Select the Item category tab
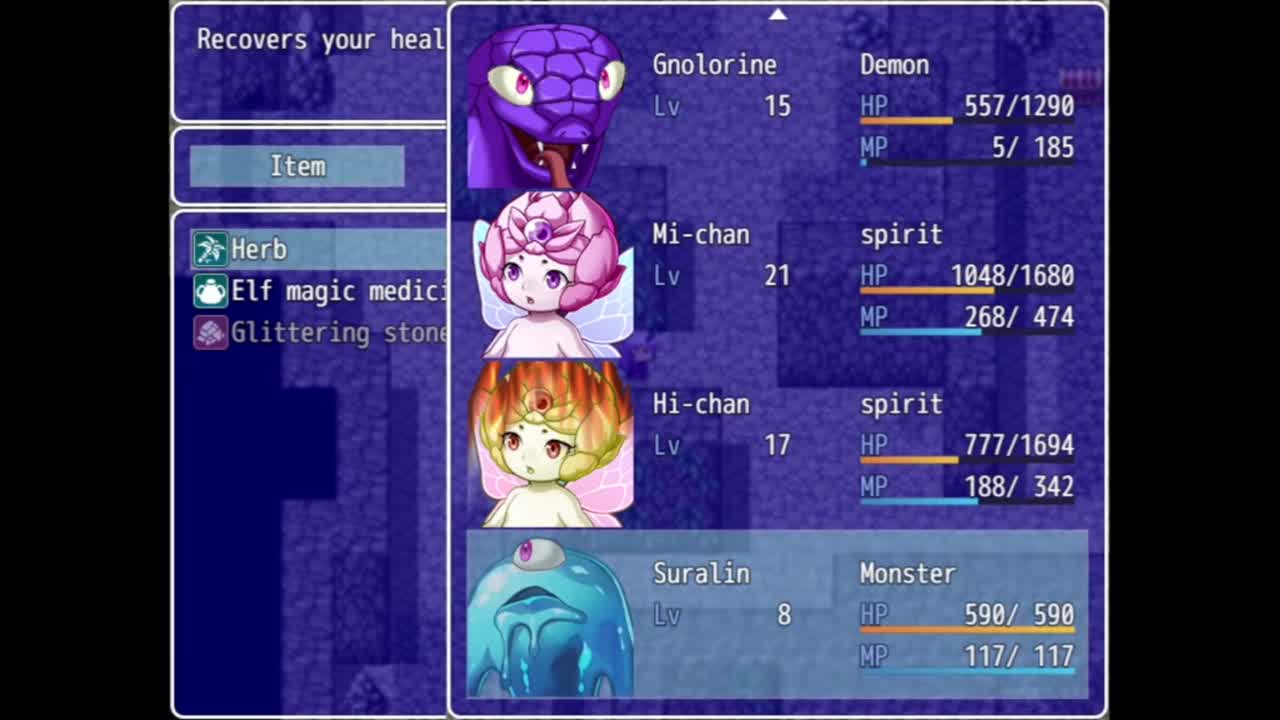Viewport: 1280px width, 720px height. [297, 166]
